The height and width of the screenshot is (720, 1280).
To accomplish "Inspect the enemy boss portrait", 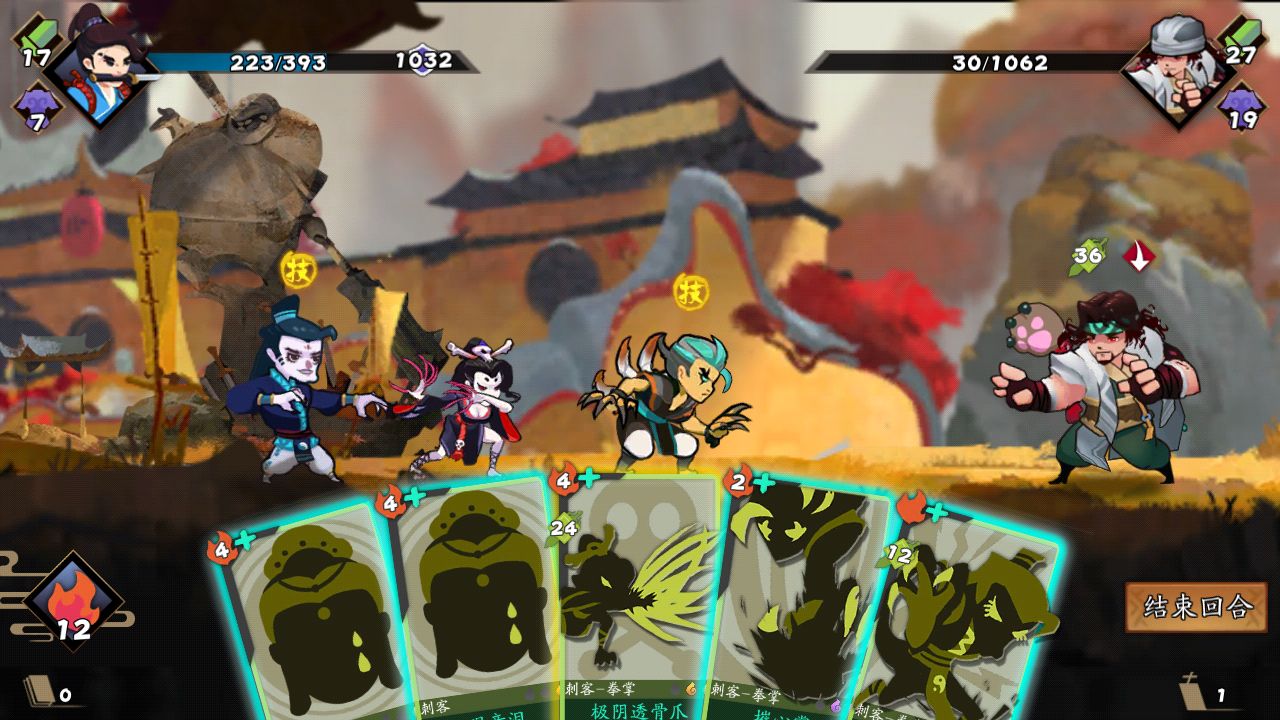I will pos(1177,66).
